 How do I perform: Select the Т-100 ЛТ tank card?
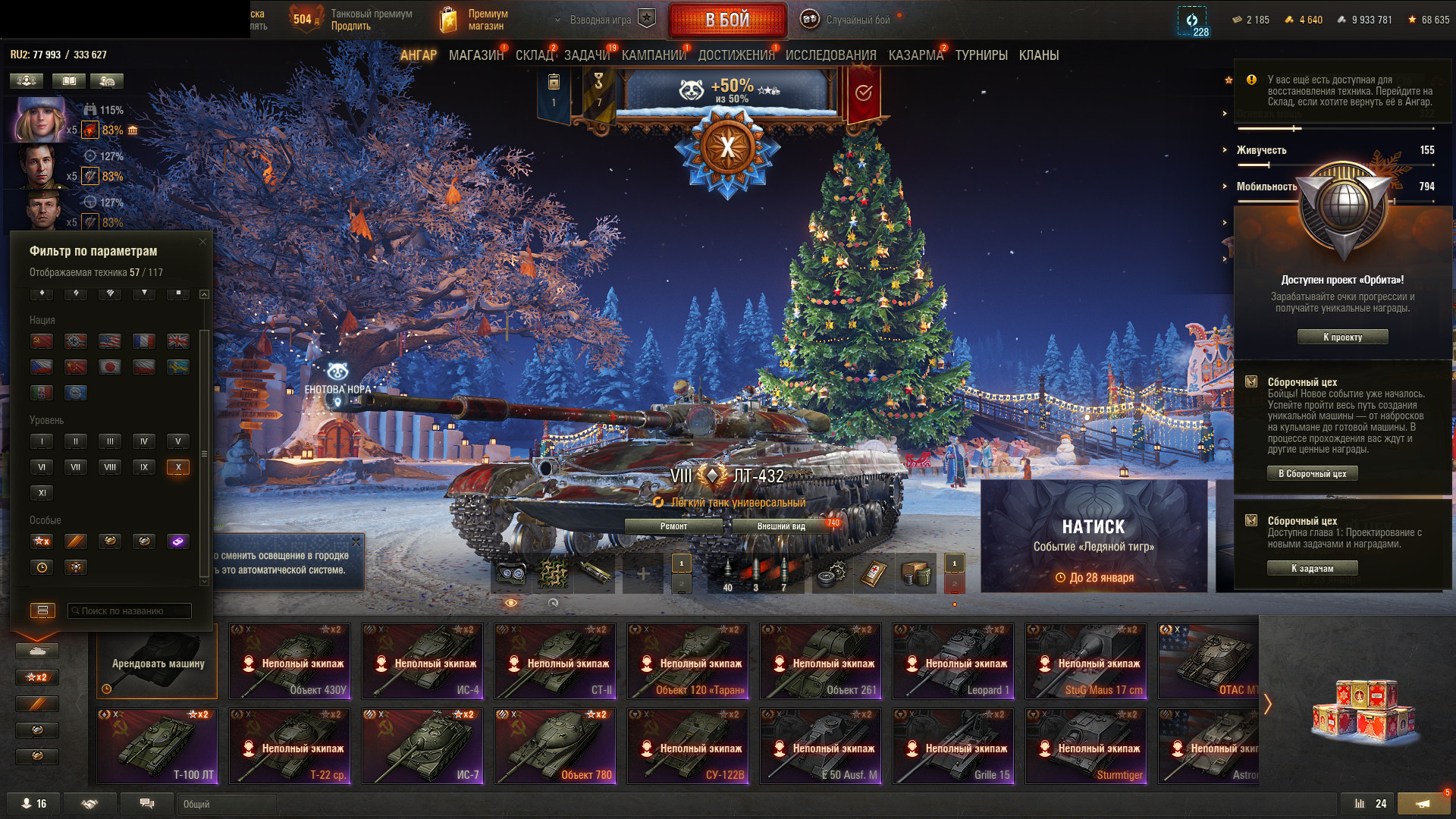point(157,746)
